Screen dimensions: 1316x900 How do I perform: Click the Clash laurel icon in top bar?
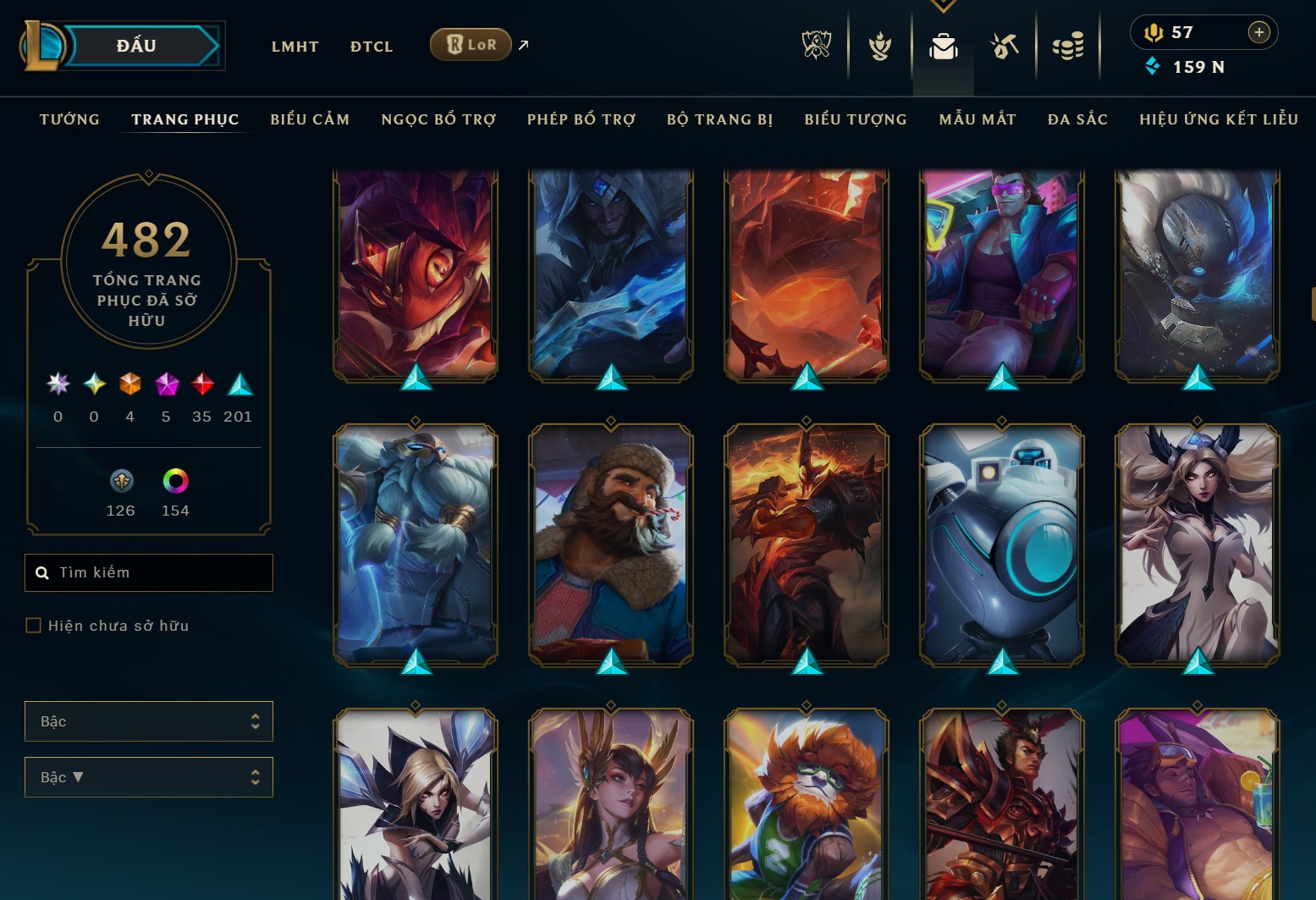pos(879,47)
